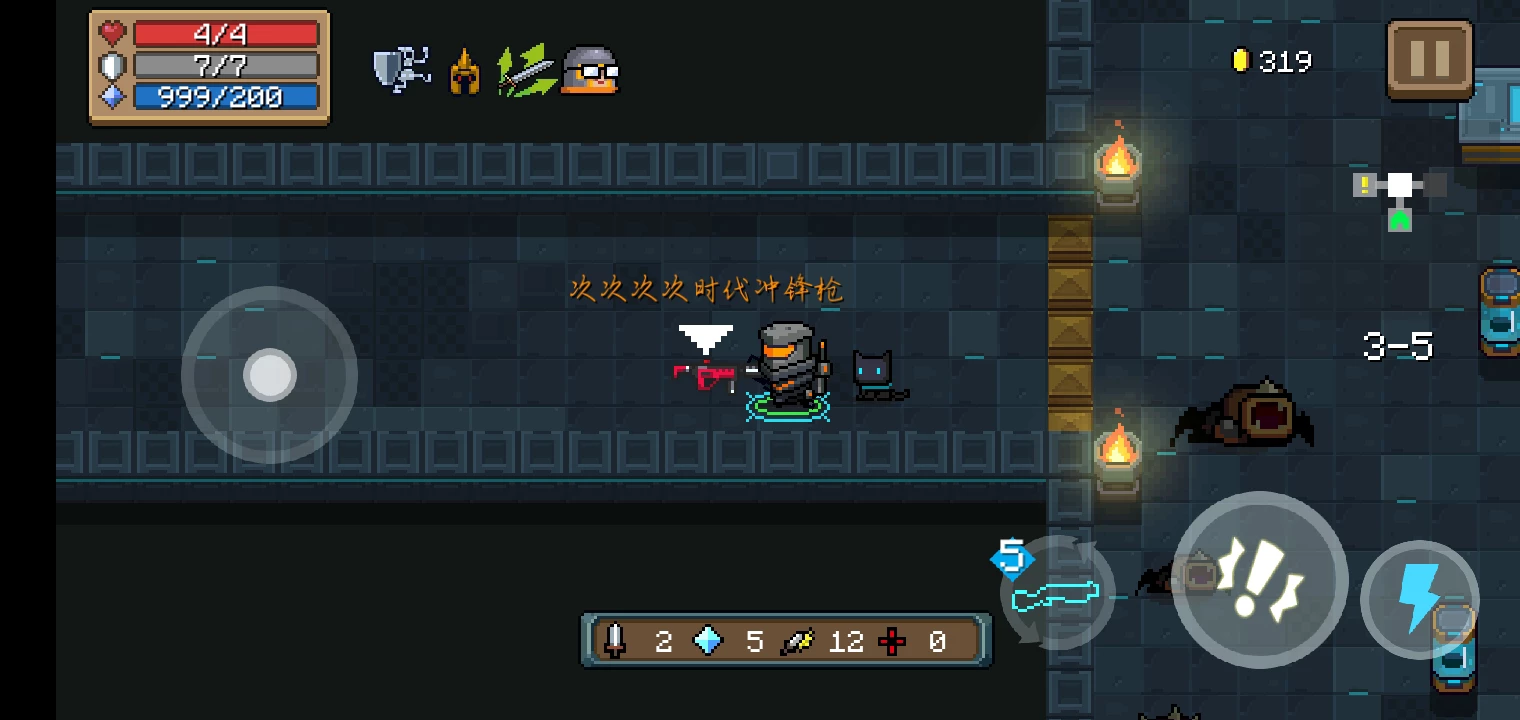The image size is (1520, 720).
Task: Tap the attack button with exclamation marks
Action: [1259, 580]
